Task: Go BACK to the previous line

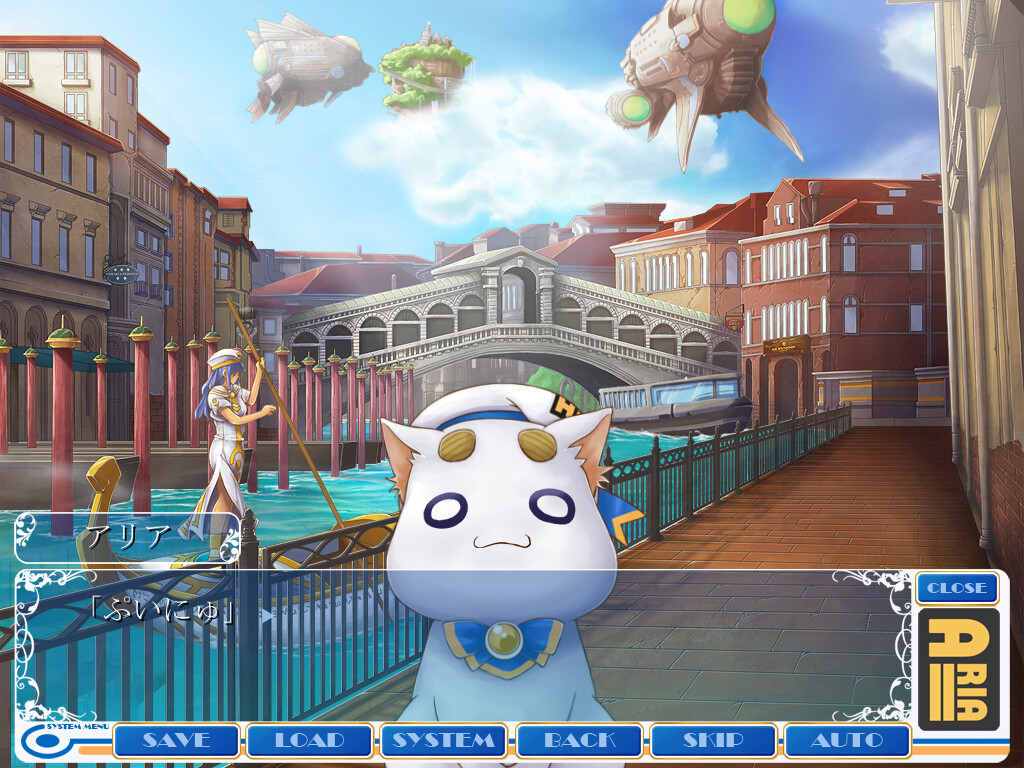Action: (579, 741)
